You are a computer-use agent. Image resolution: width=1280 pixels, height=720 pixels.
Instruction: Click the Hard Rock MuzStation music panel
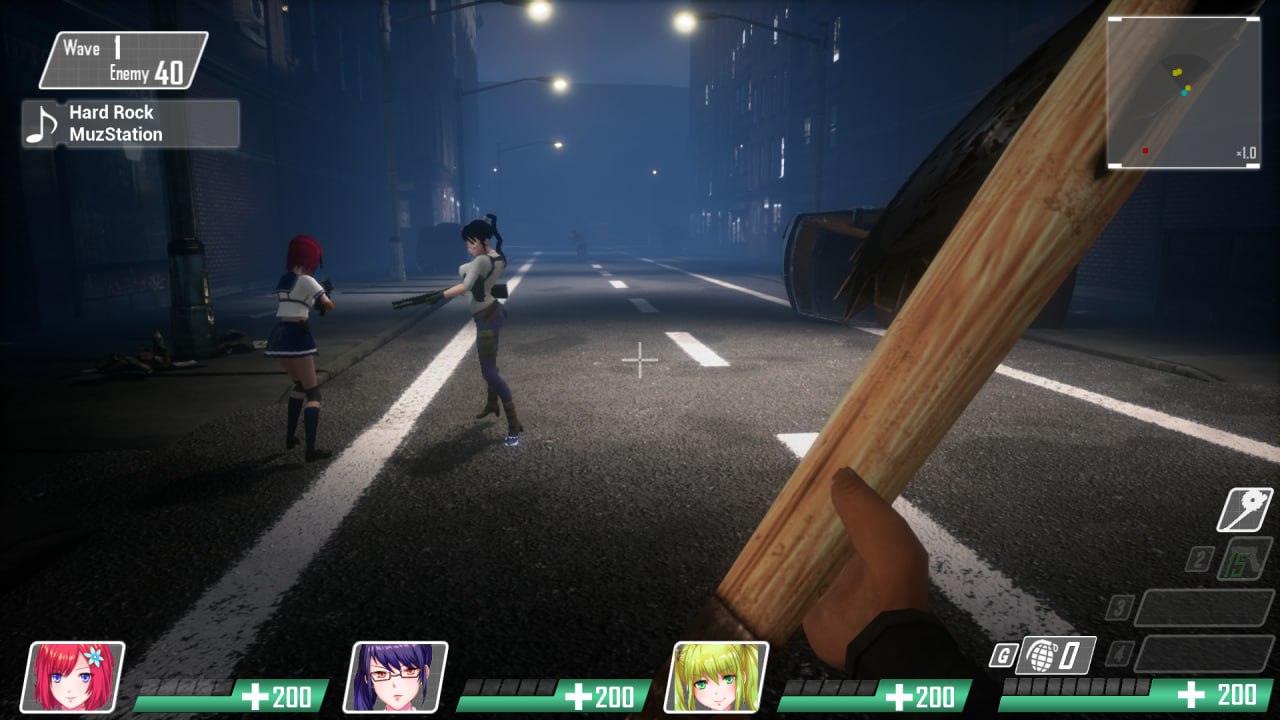(x=131, y=124)
